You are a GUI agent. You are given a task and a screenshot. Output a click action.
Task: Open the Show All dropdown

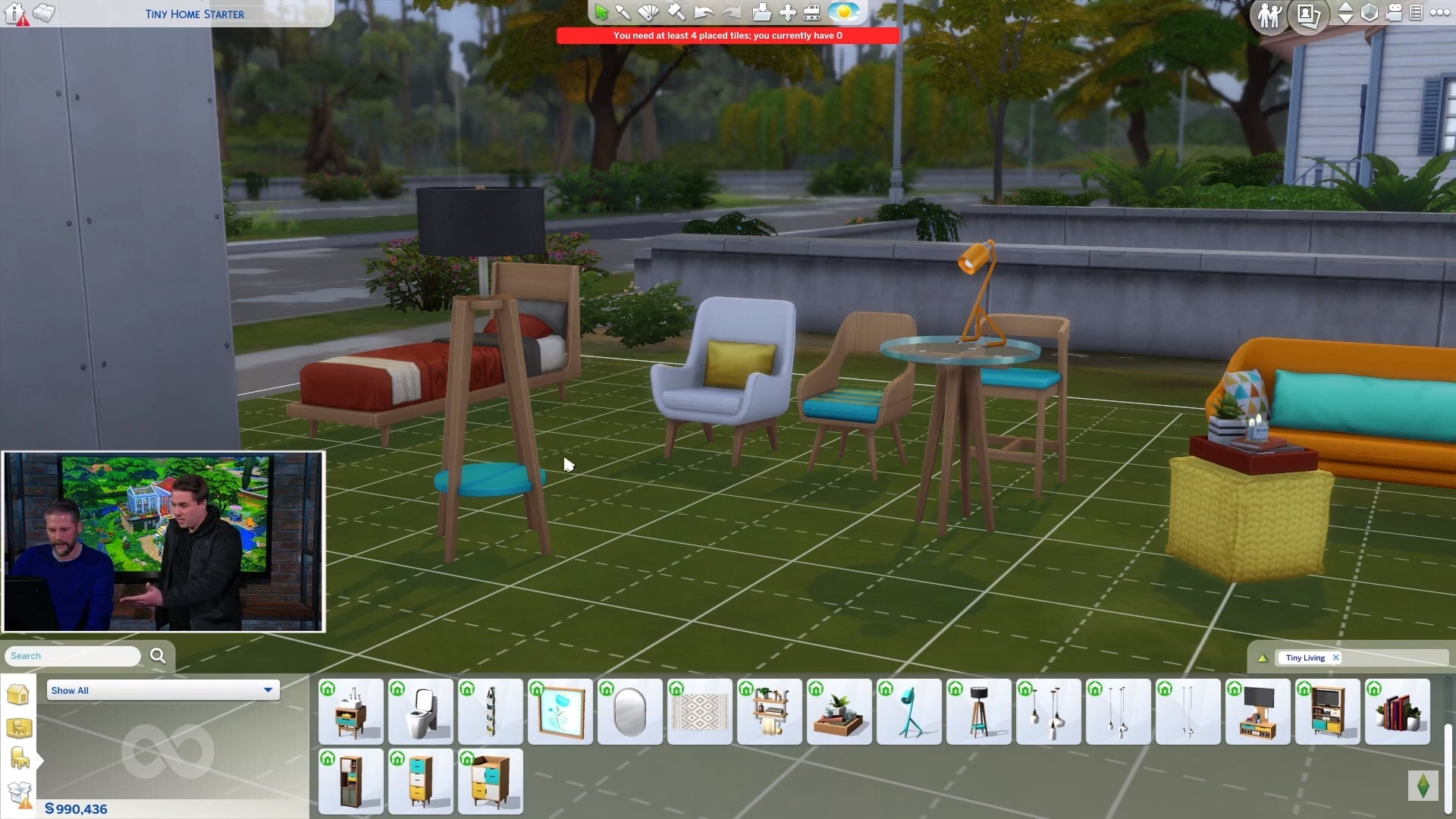(163, 690)
